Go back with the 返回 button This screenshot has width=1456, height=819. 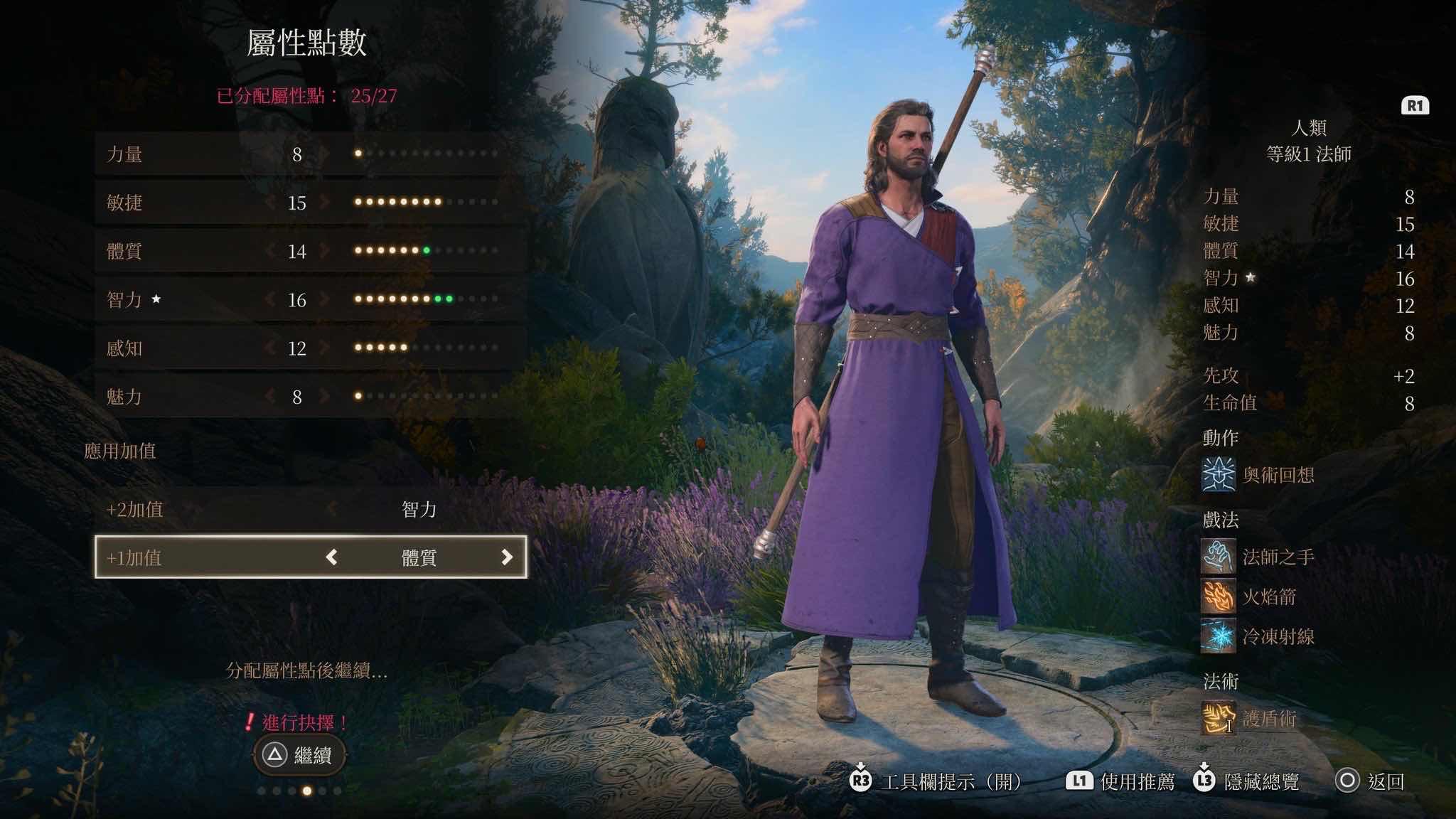pos(1369,781)
